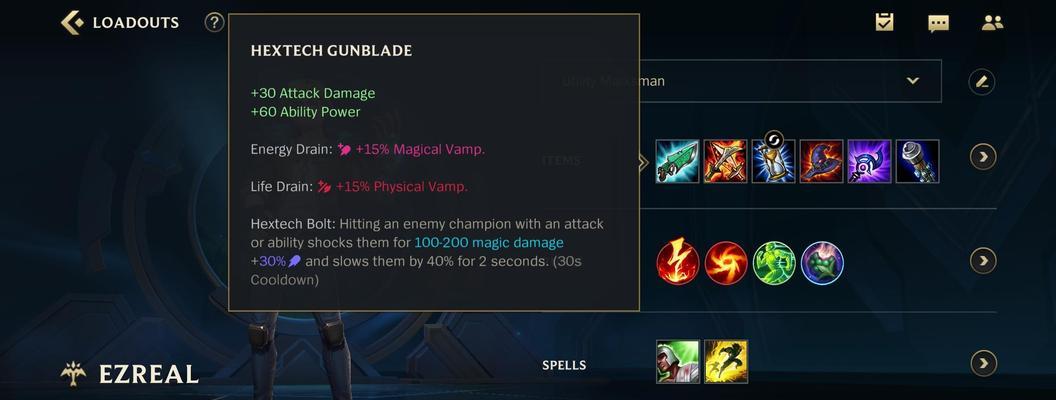Open the items row arrow button
This screenshot has height=400, width=1056.
(983, 156)
